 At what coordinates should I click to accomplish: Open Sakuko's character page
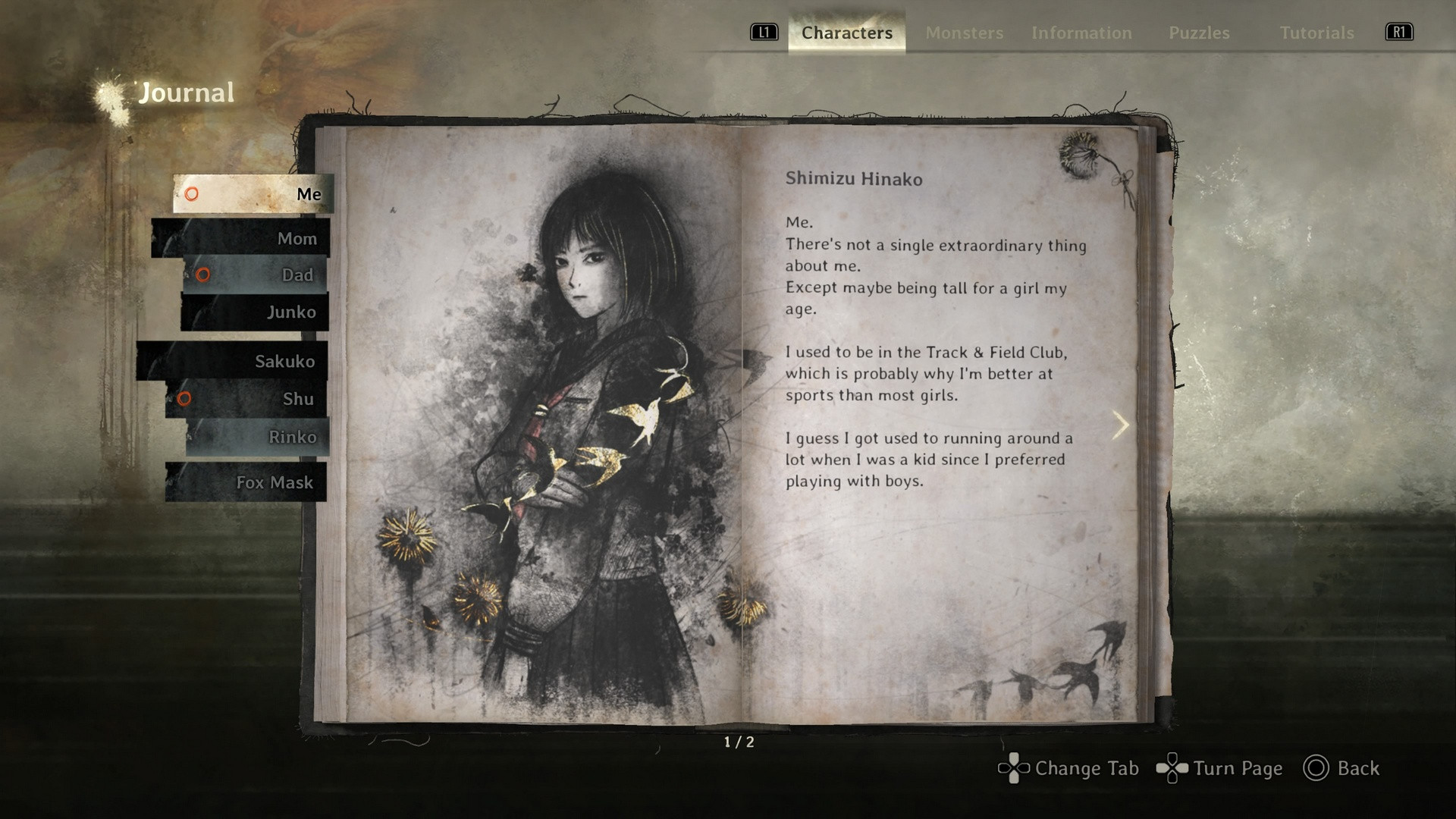tap(233, 361)
